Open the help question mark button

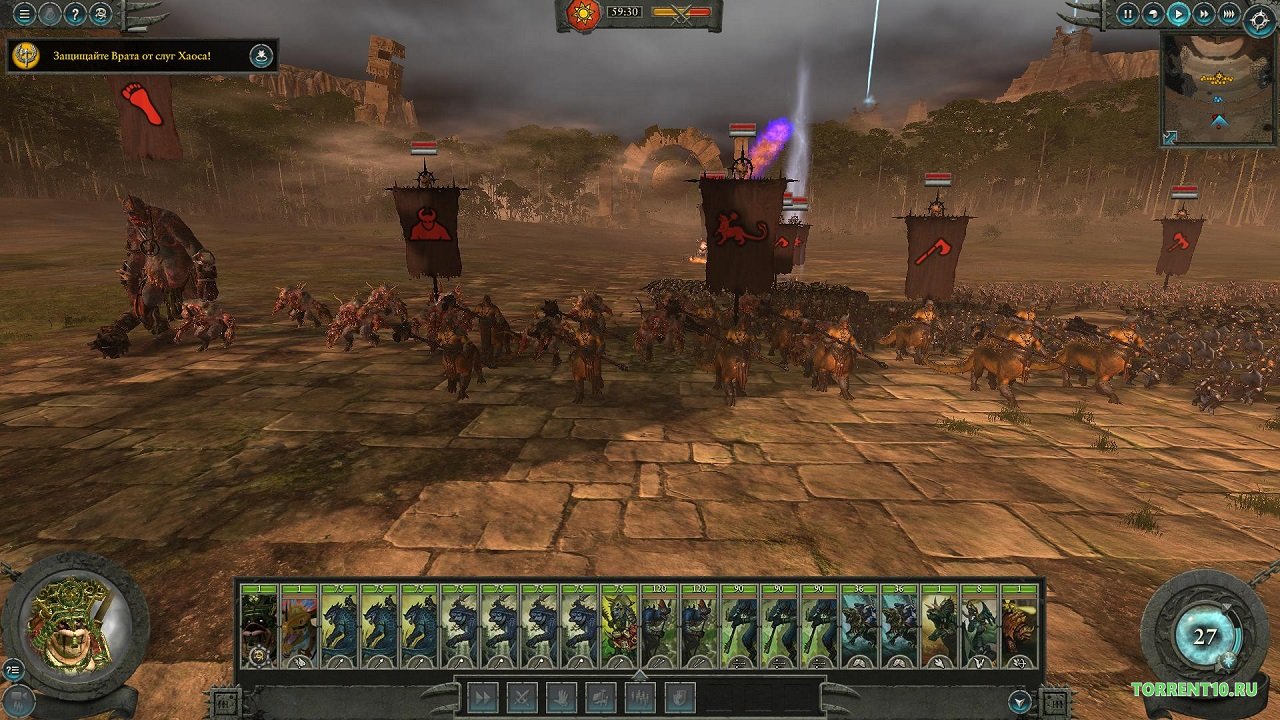(x=75, y=14)
